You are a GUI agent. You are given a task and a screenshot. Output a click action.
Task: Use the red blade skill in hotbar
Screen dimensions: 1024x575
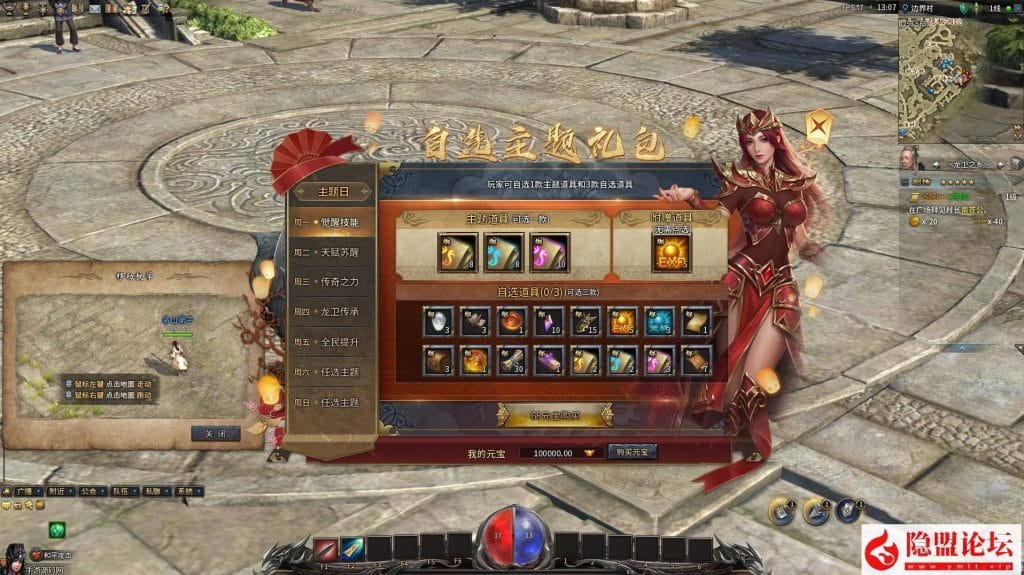326,548
